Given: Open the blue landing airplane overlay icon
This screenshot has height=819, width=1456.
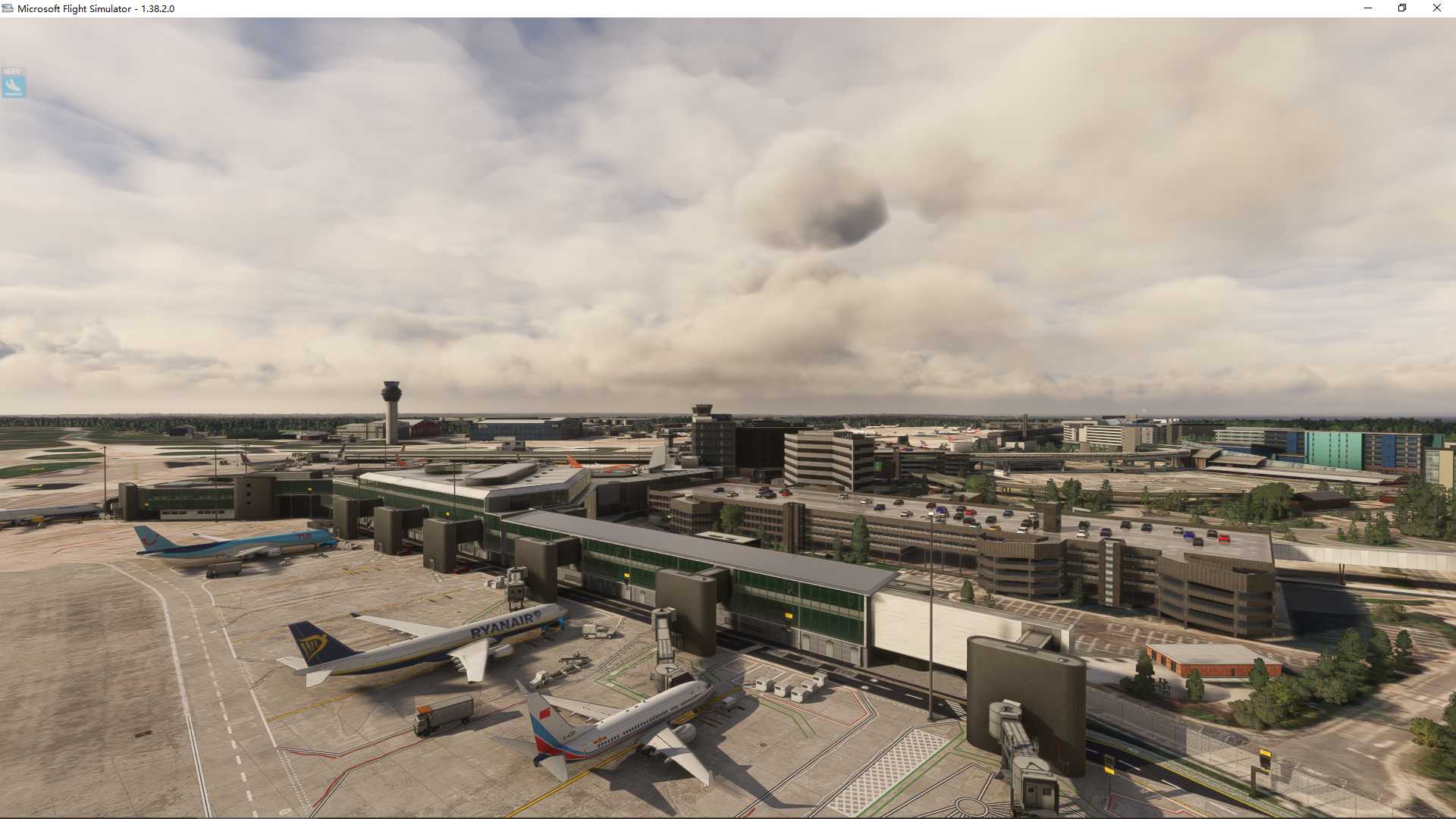Looking at the screenshot, I should coord(13,83).
